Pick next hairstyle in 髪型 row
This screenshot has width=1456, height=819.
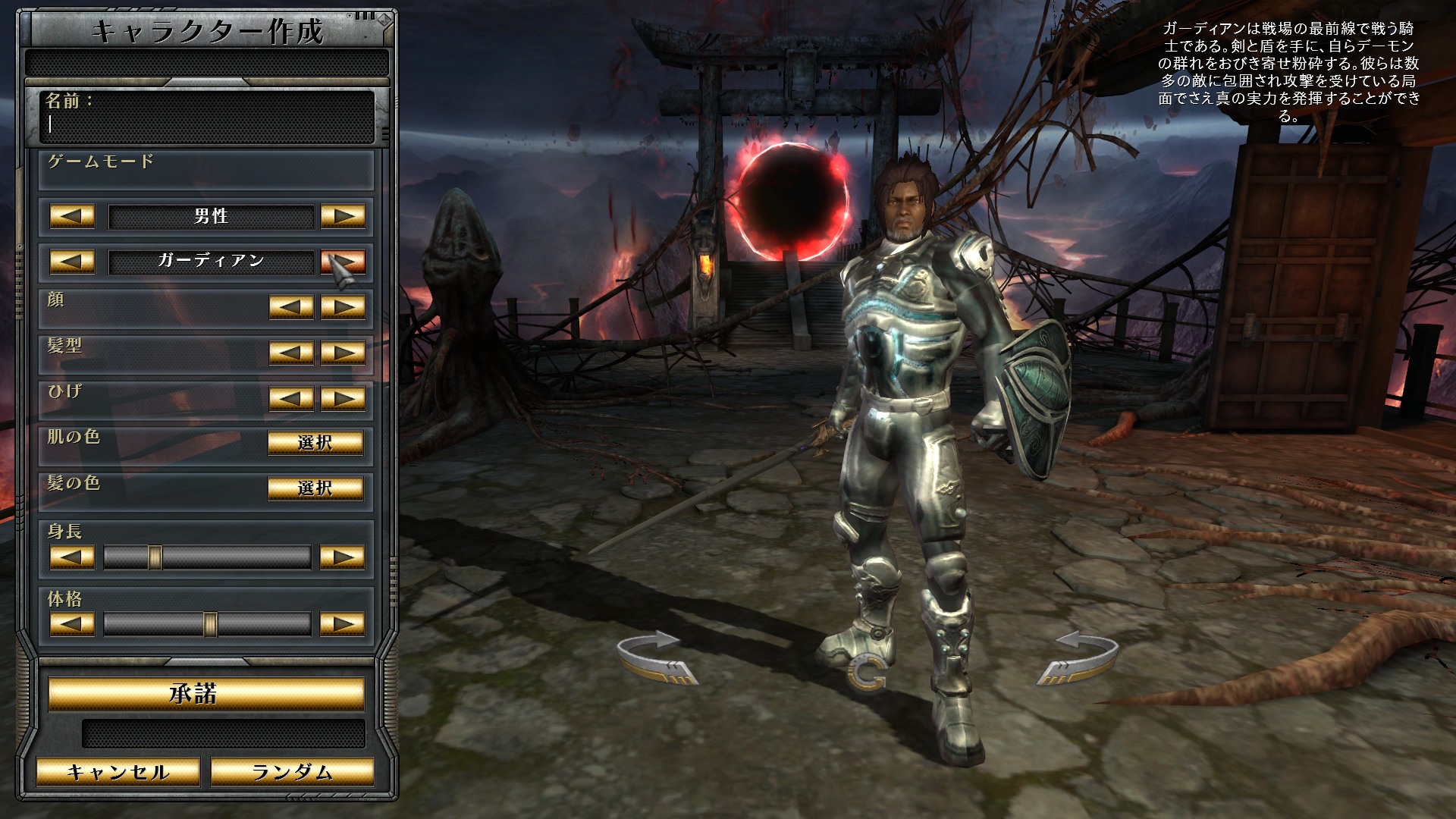[x=343, y=353]
